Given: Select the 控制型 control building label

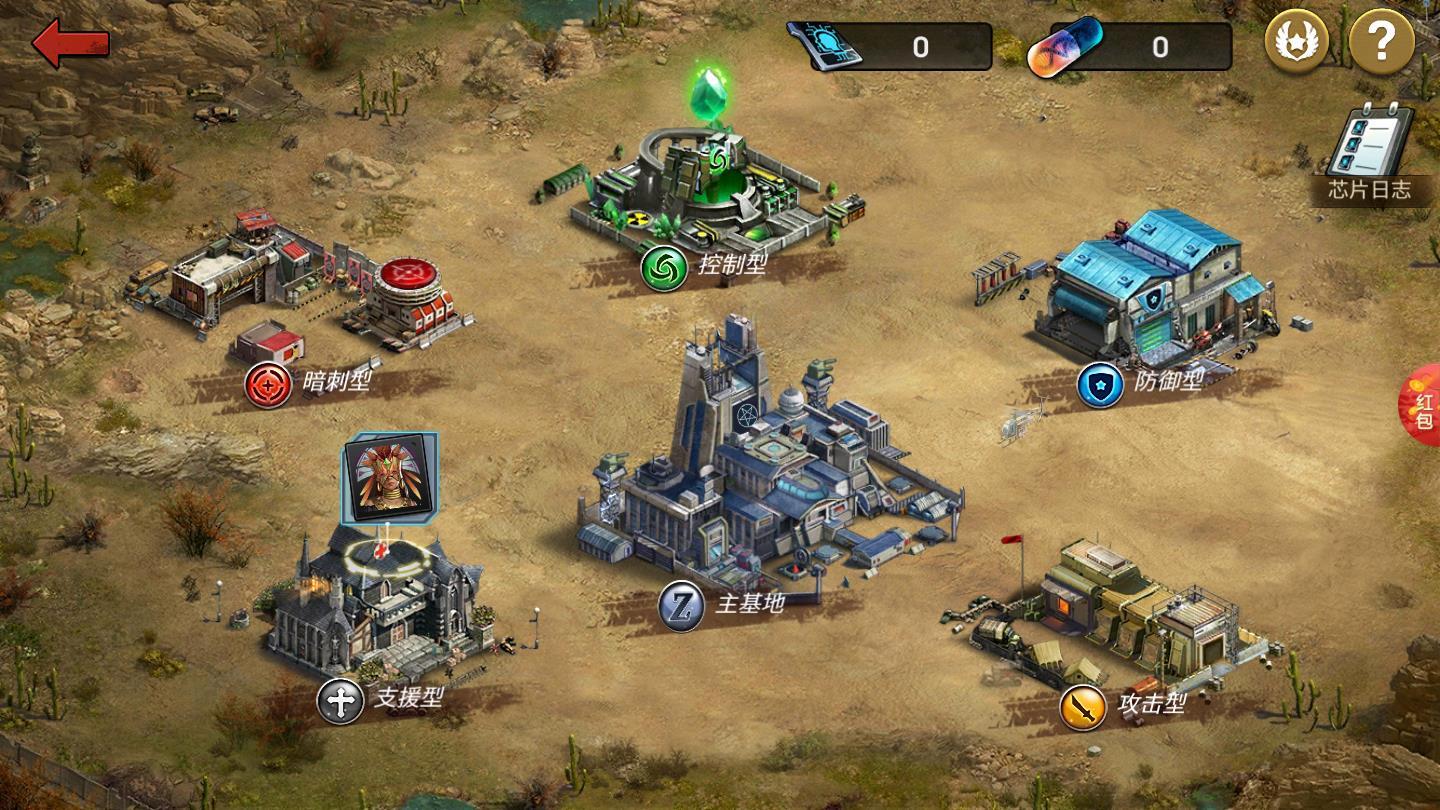Looking at the screenshot, I should [x=705, y=268].
